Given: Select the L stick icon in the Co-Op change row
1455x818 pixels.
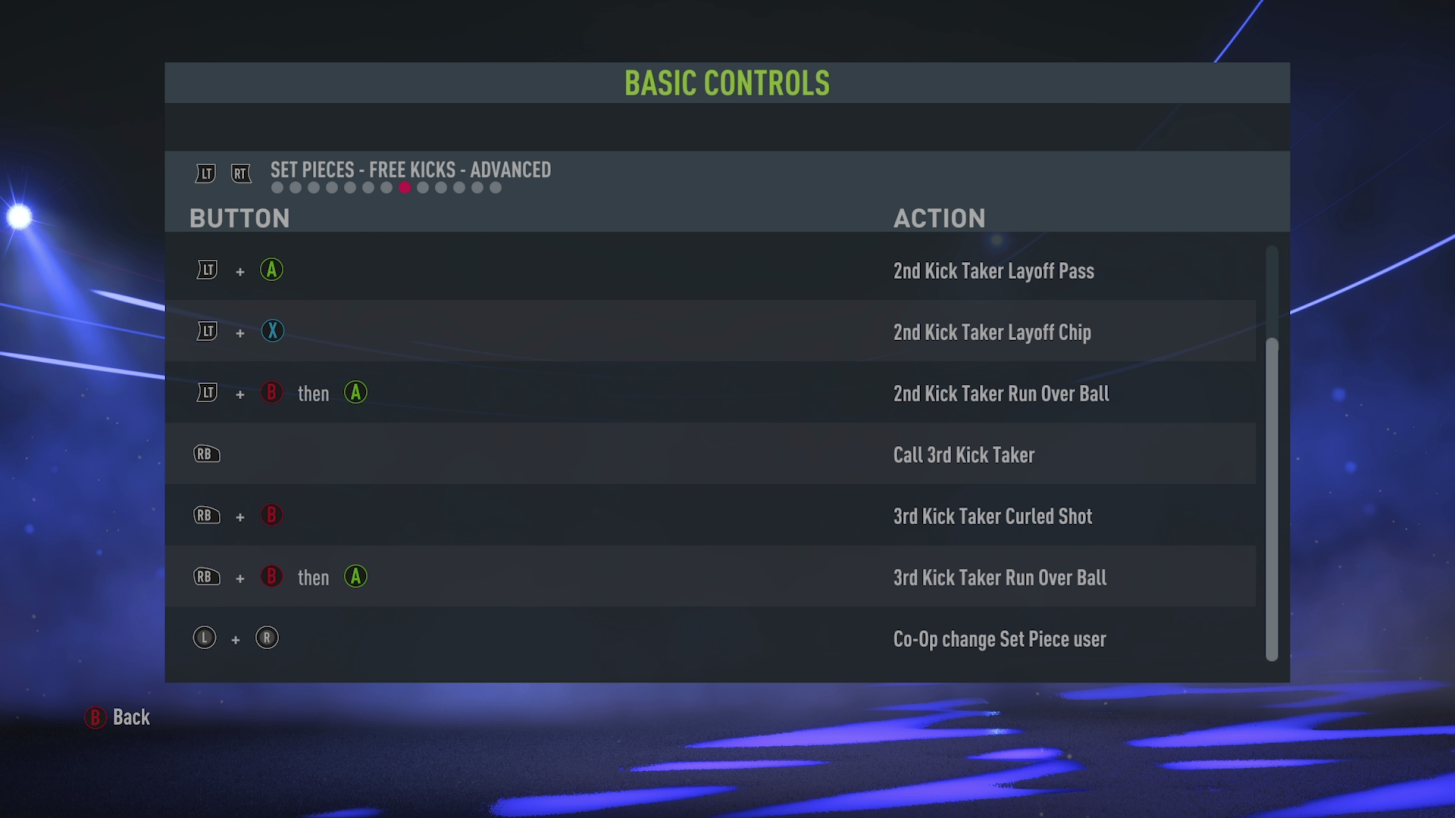Looking at the screenshot, I should point(204,637).
